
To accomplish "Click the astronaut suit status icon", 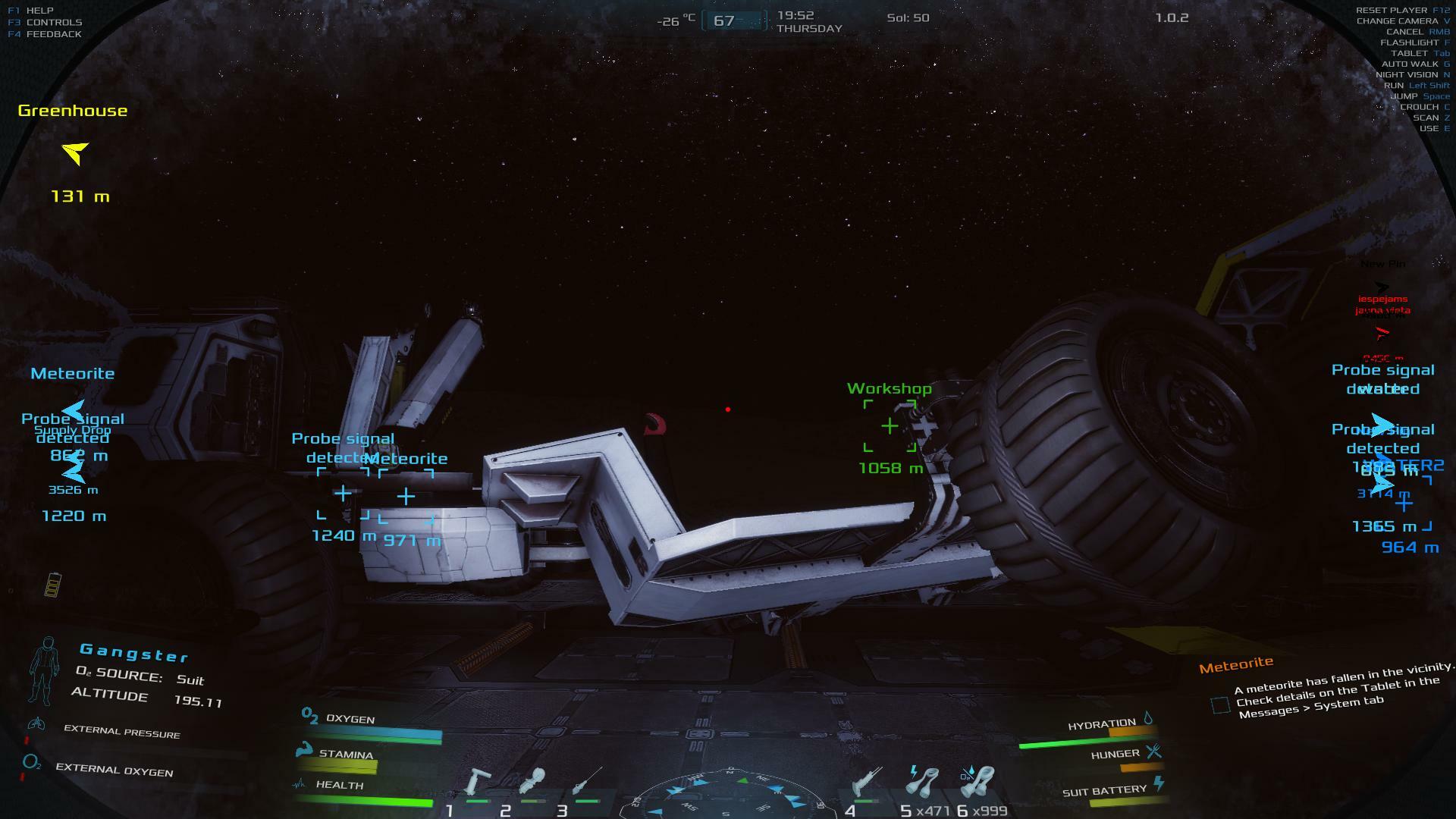I will click(x=43, y=670).
